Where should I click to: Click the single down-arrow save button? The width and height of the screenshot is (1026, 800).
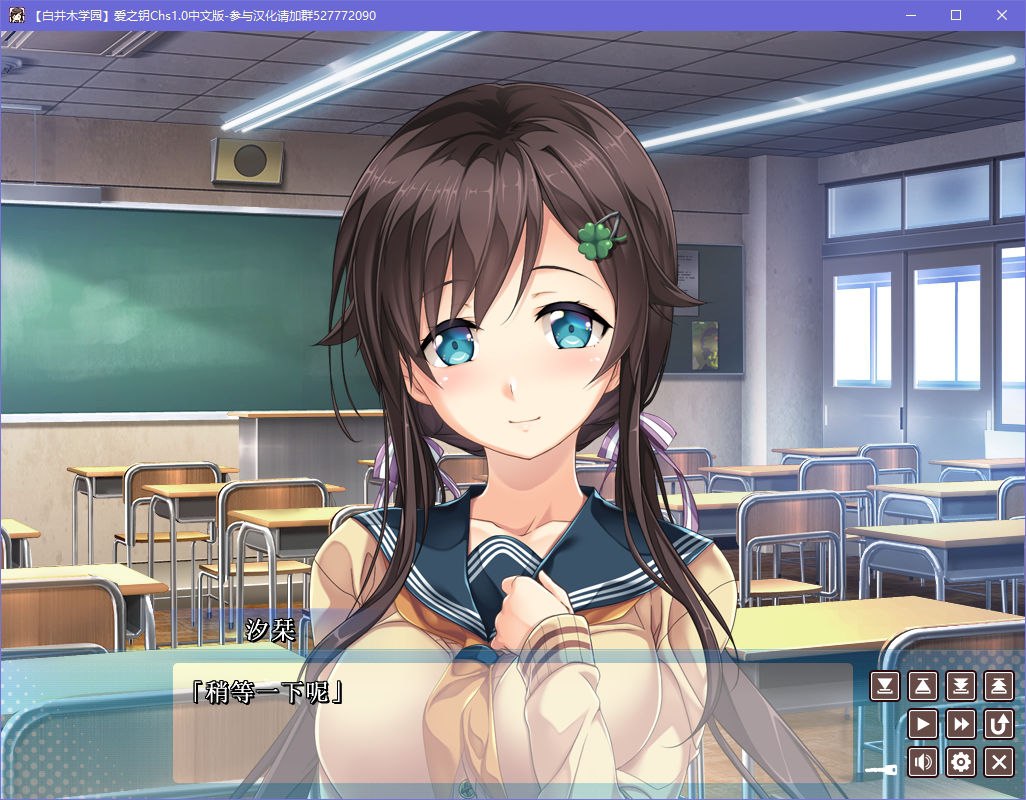tap(885, 686)
